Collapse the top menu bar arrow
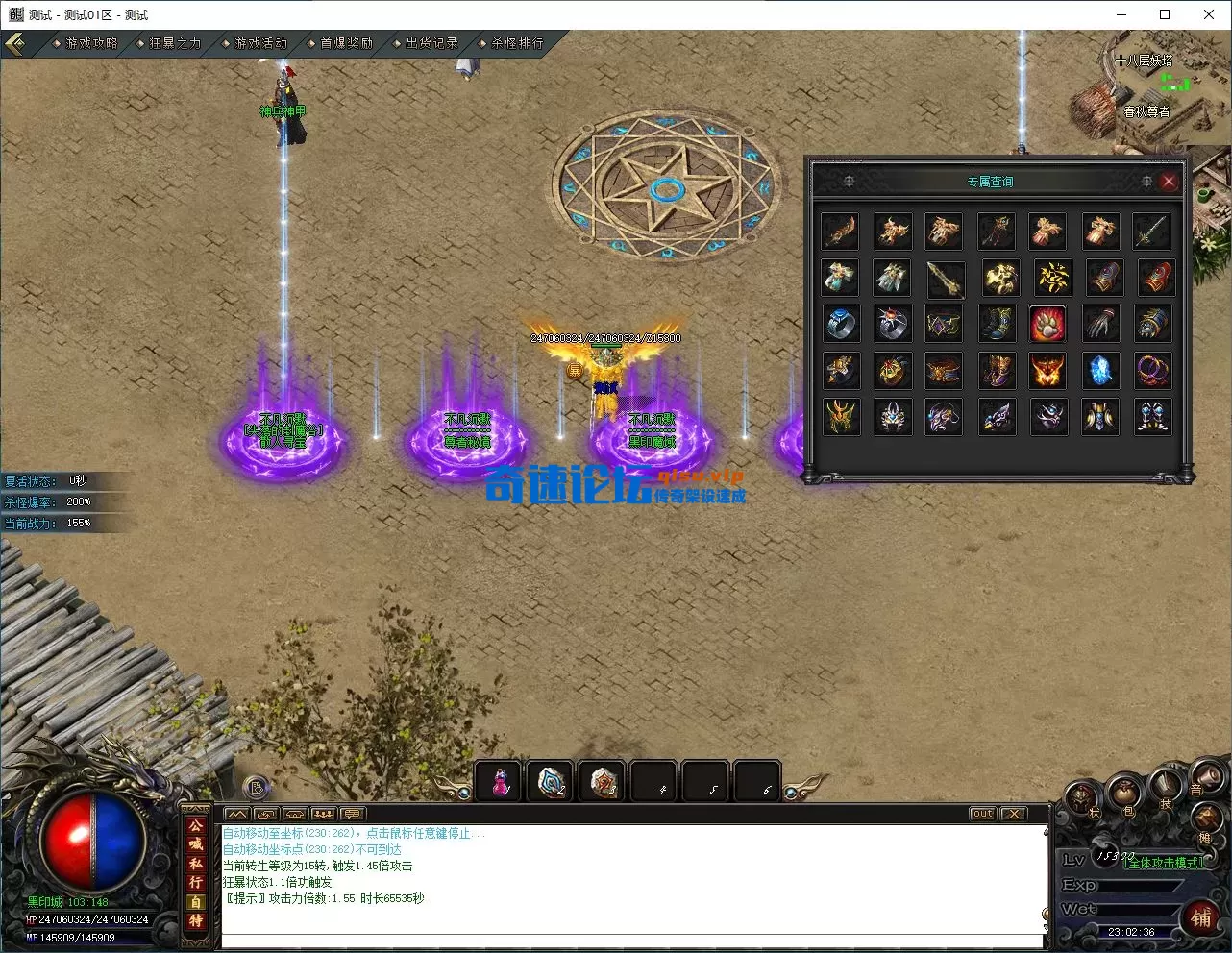 pos(16,44)
